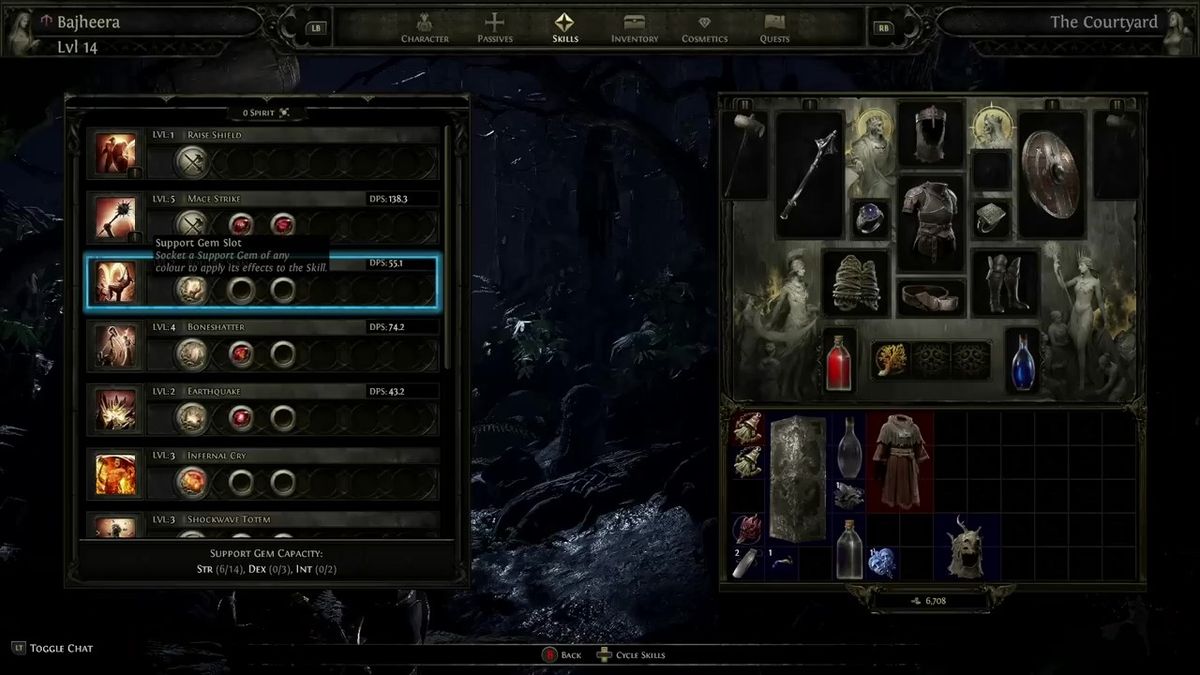
Task: Select the equipped body armour slot
Action: [931, 224]
